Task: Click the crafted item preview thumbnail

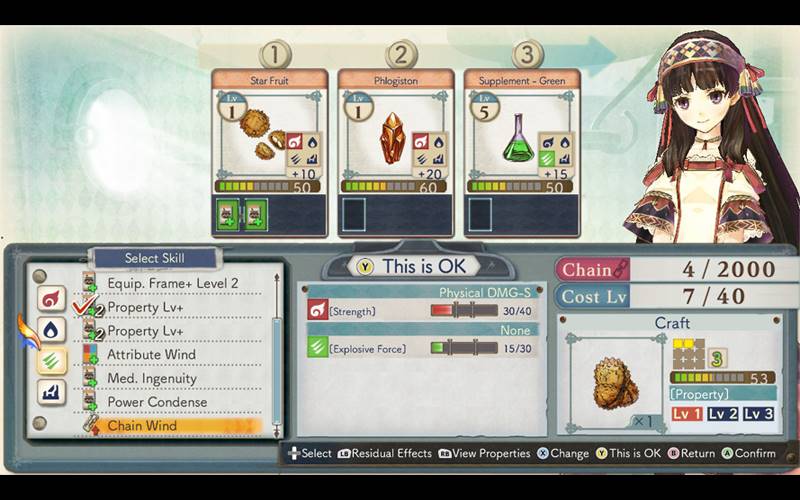Action: (609, 375)
